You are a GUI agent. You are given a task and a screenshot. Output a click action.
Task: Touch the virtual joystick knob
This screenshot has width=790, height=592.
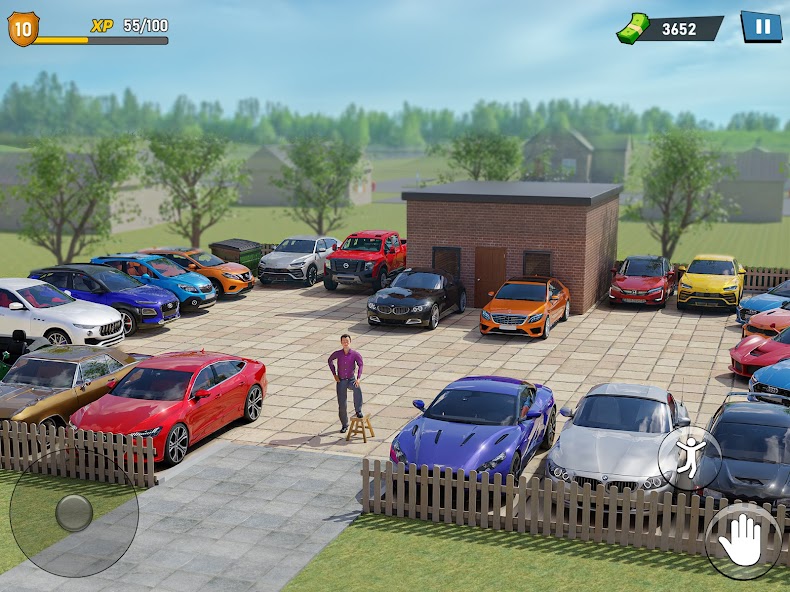(74, 513)
